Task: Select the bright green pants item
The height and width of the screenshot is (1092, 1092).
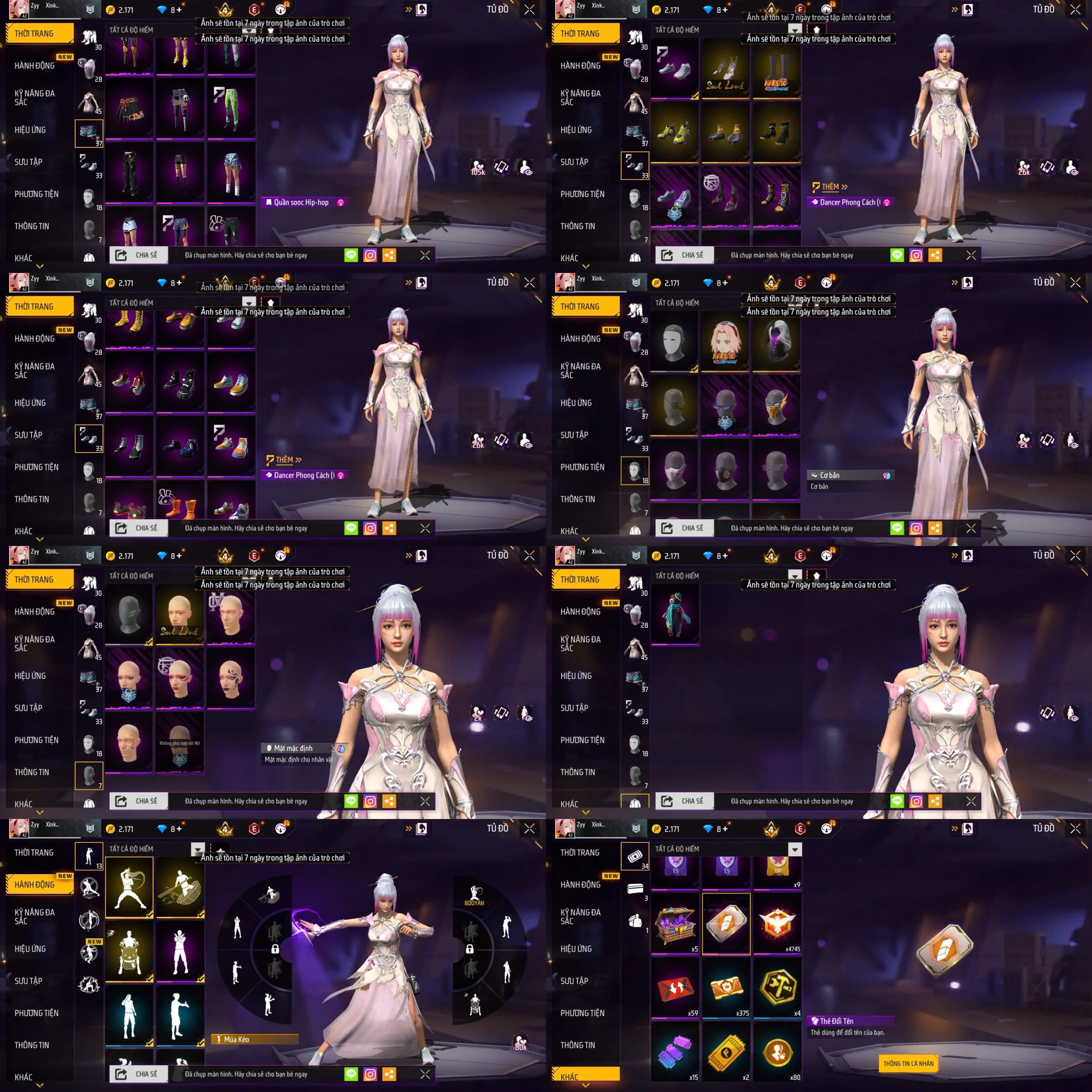Action: [231, 107]
